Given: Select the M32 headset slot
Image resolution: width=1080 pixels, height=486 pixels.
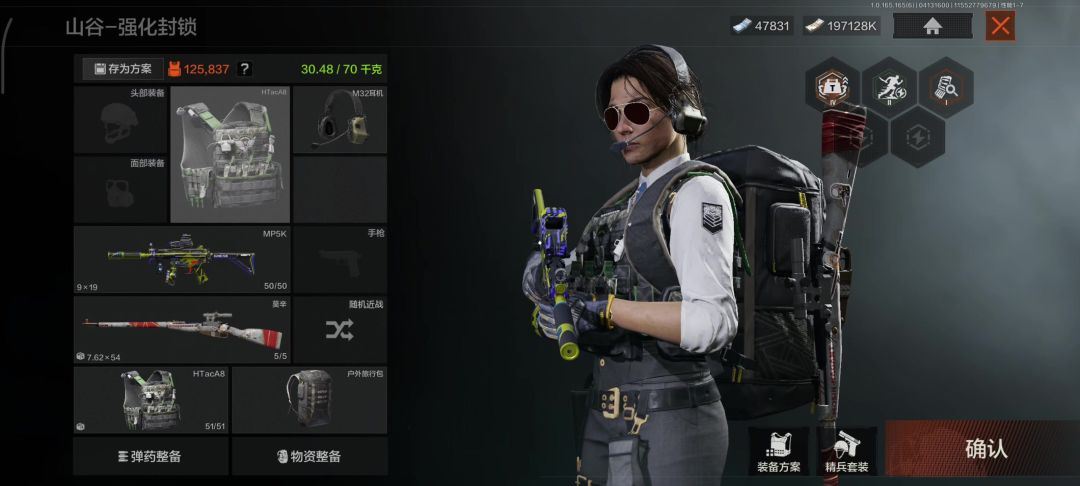Looking at the screenshot, I should (x=340, y=120).
